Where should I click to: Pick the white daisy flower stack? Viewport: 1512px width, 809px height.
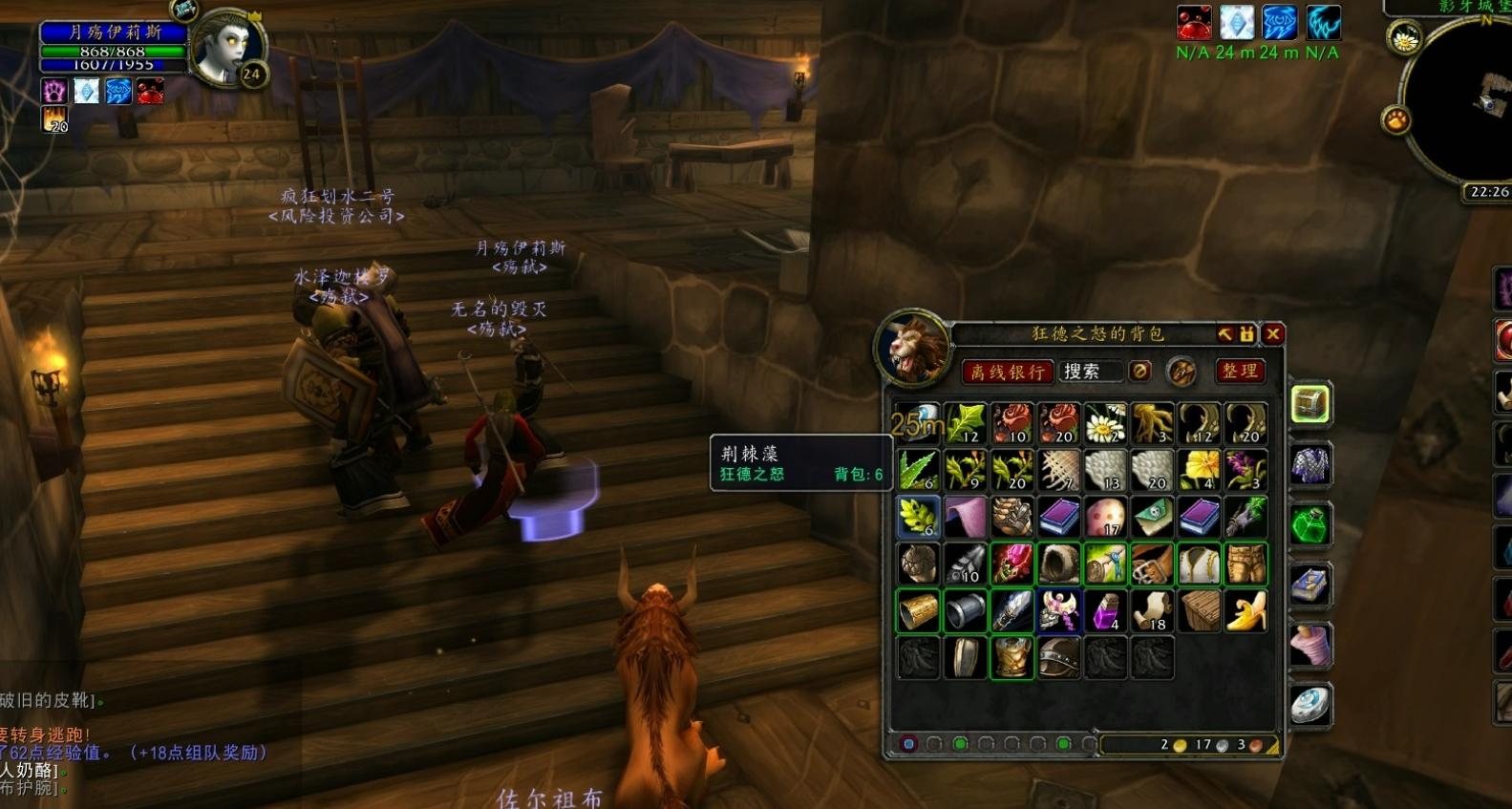(x=1105, y=423)
